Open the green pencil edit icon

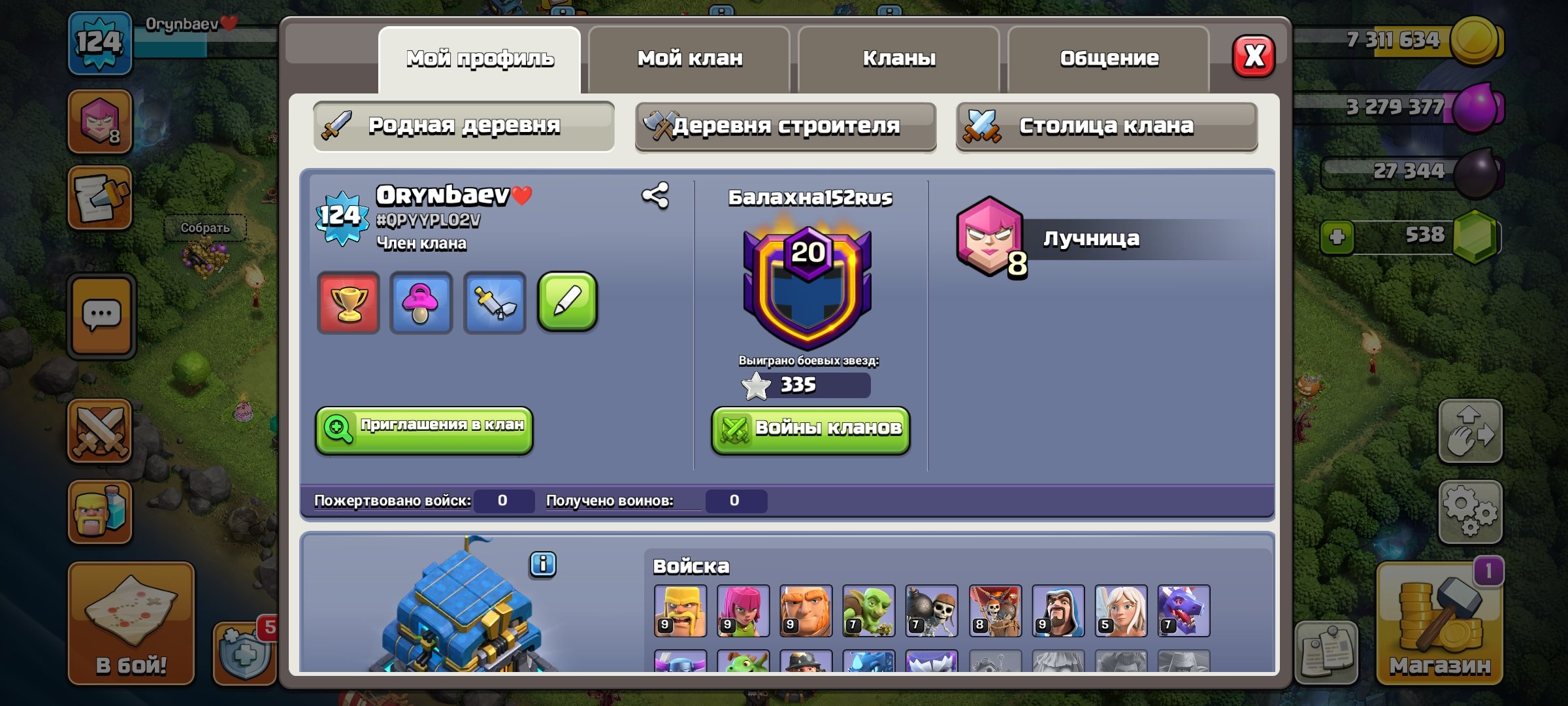568,303
